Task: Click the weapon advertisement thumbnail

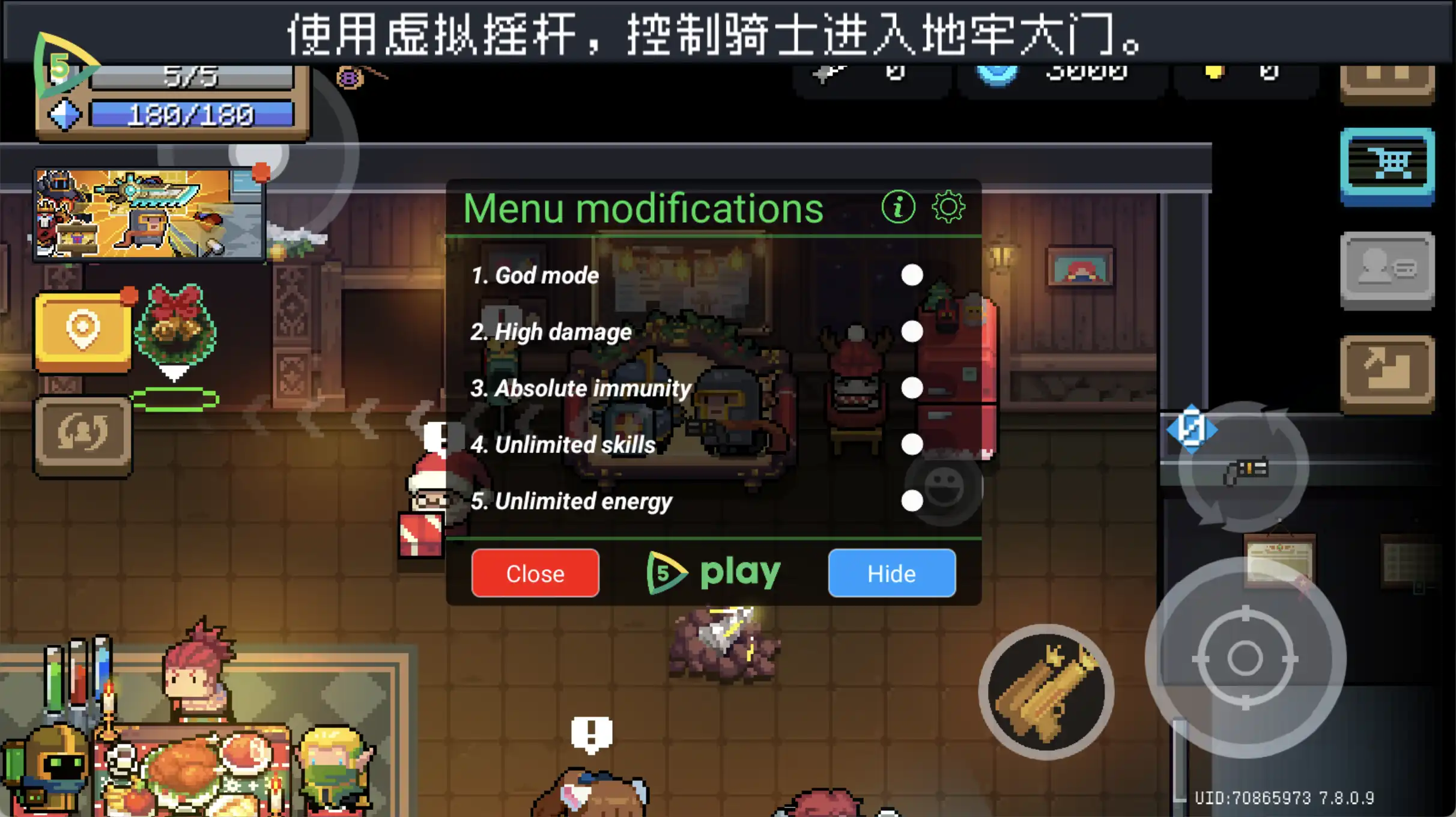Action: click(148, 215)
